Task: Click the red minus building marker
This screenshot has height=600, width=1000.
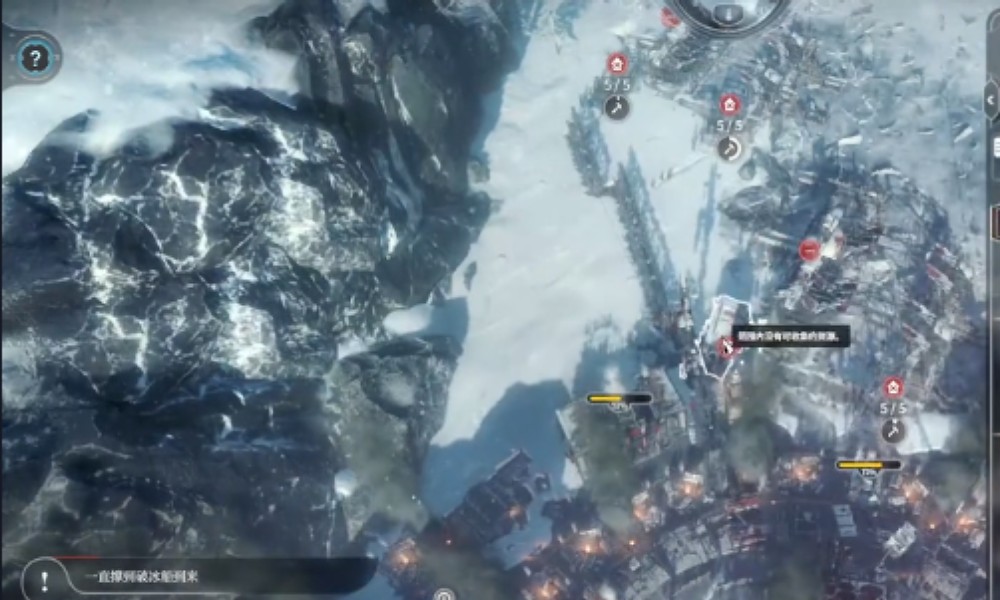Action: point(810,250)
